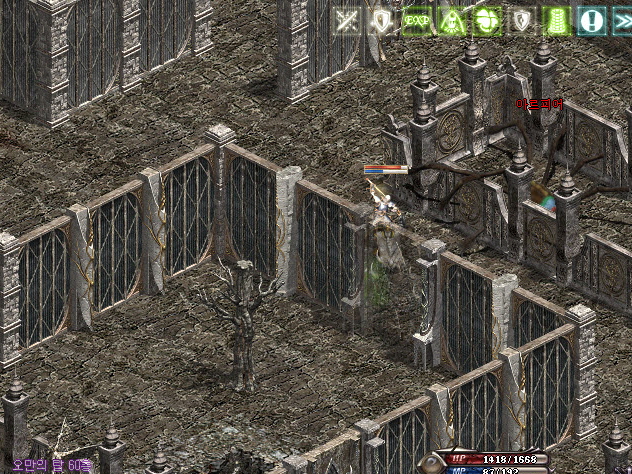632x474 pixels.
Task: Click the green coin stack icon
Action: pyautogui.click(x=556, y=20)
